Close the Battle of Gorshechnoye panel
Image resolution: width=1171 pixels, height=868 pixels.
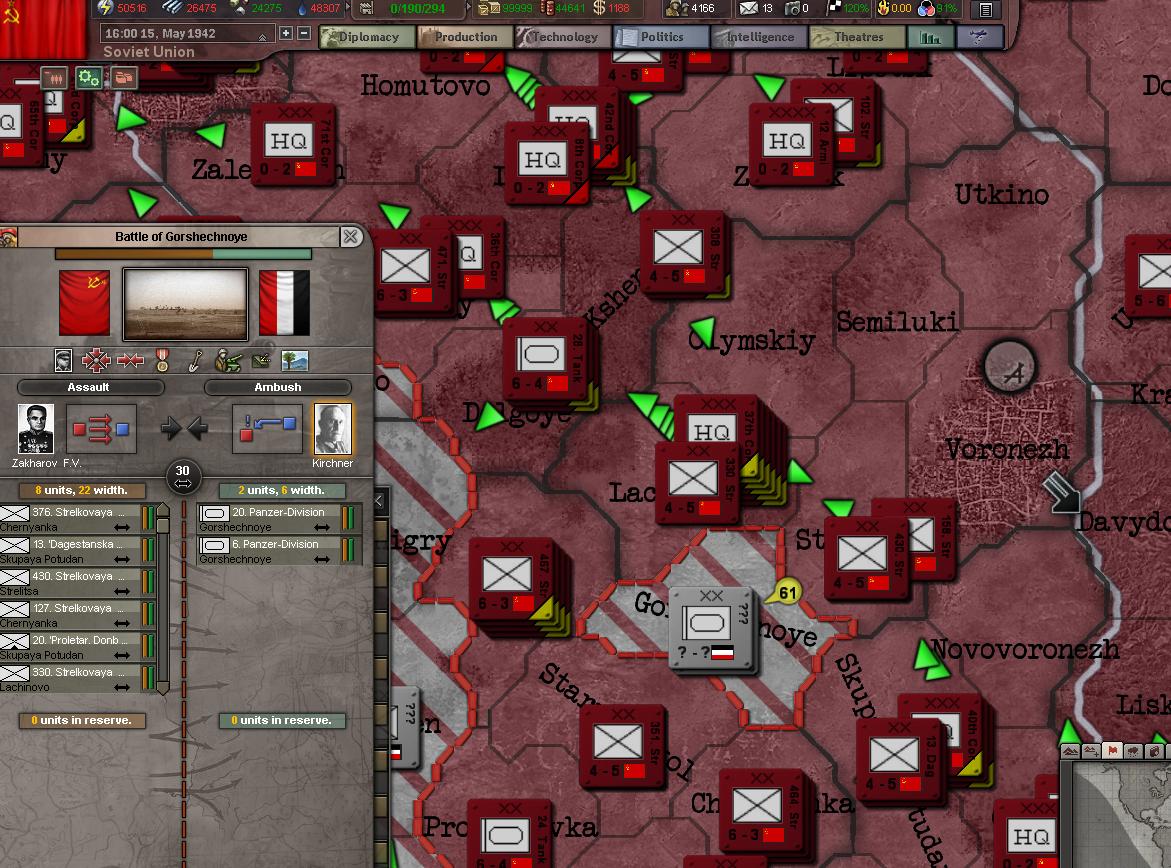[351, 237]
